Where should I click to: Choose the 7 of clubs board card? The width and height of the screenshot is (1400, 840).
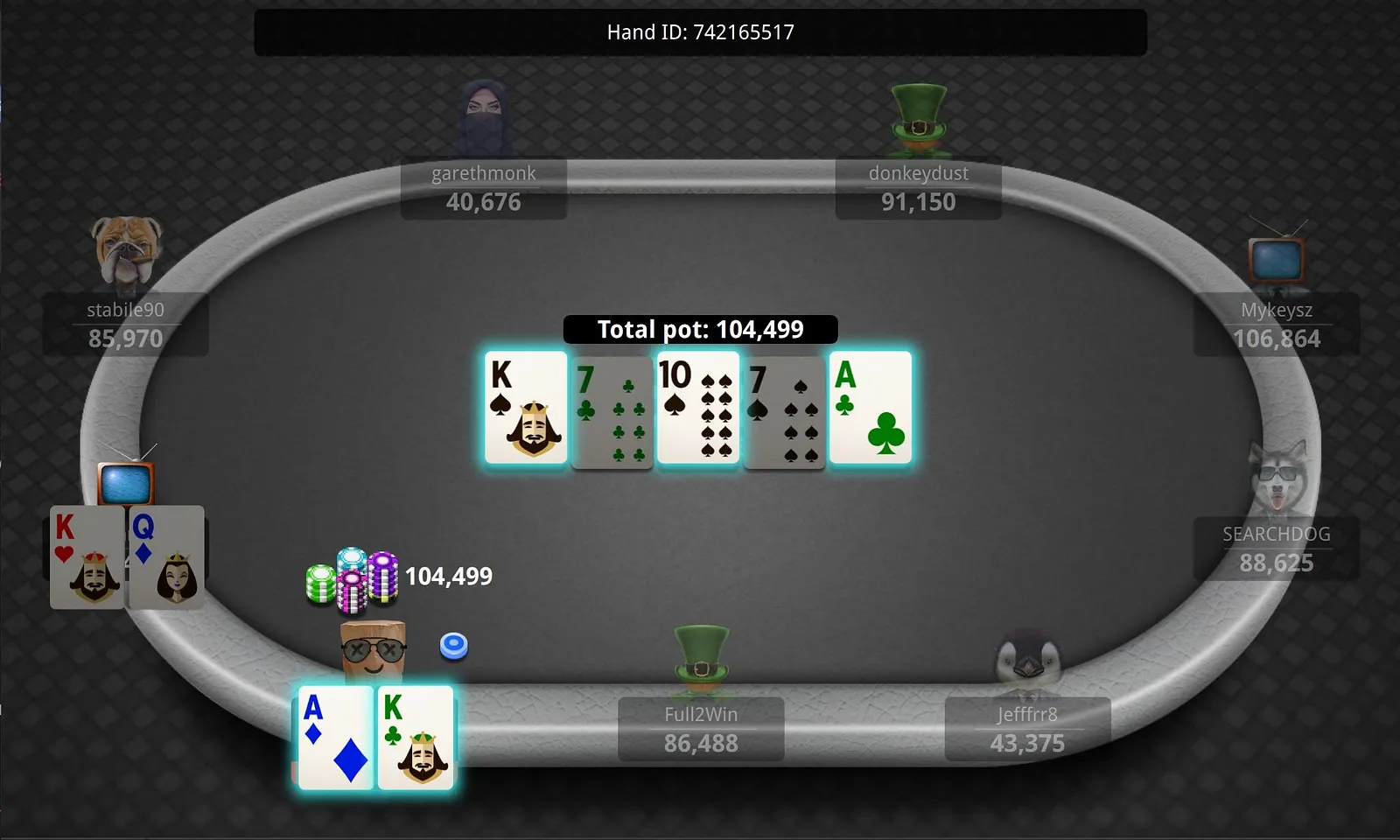[612, 412]
